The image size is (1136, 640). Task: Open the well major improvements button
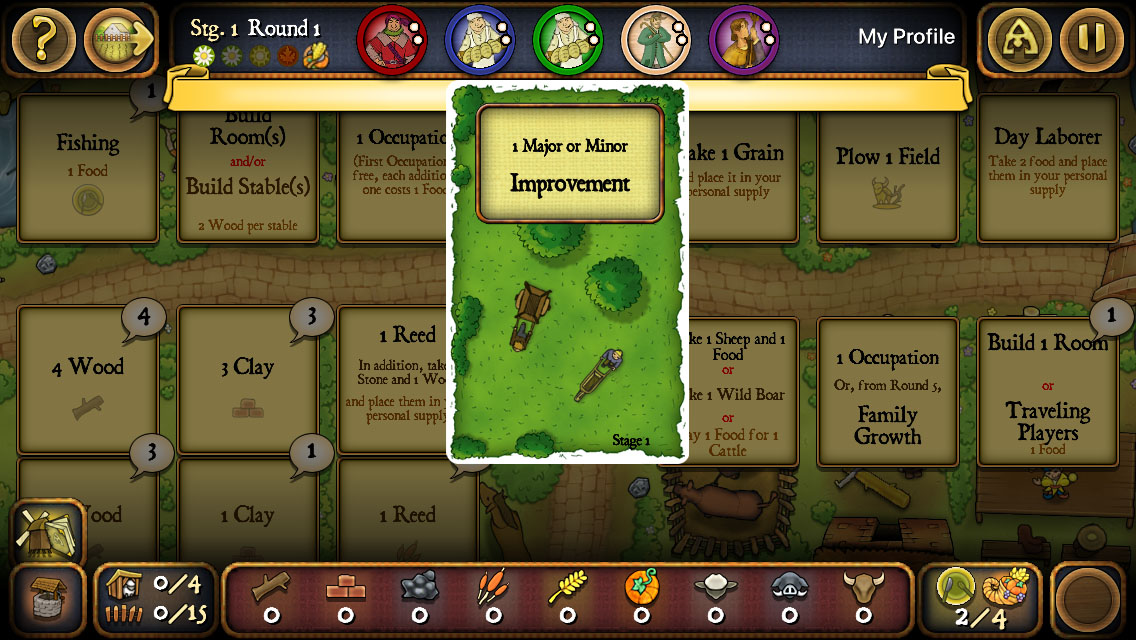point(47,601)
